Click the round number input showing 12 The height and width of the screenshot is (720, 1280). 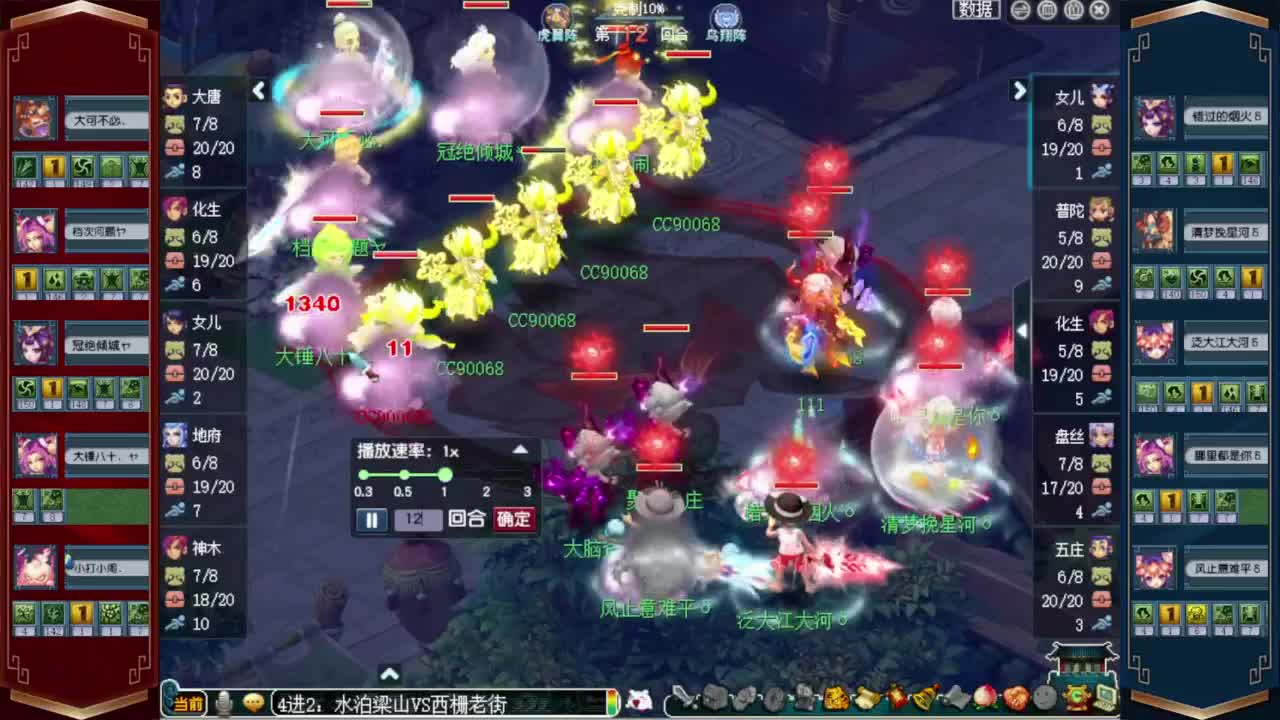pos(420,520)
